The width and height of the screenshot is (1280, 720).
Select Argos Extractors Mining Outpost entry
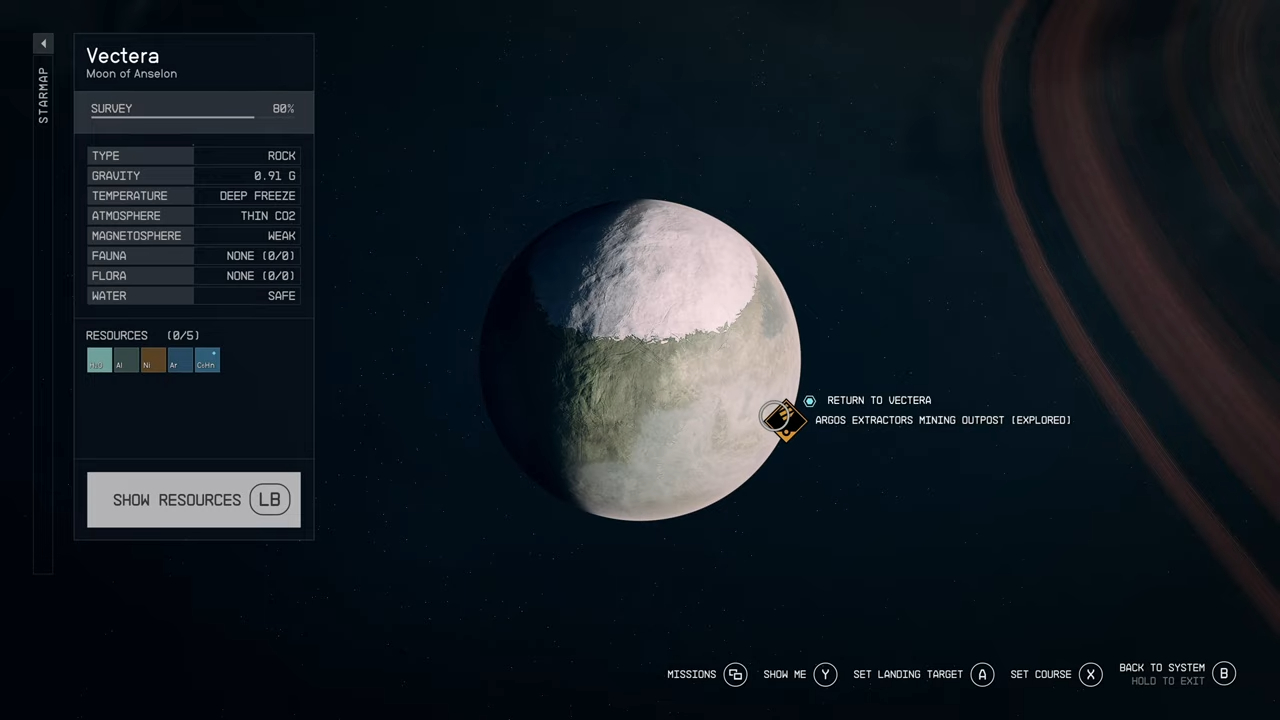pyautogui.click(x=943, y=420)
